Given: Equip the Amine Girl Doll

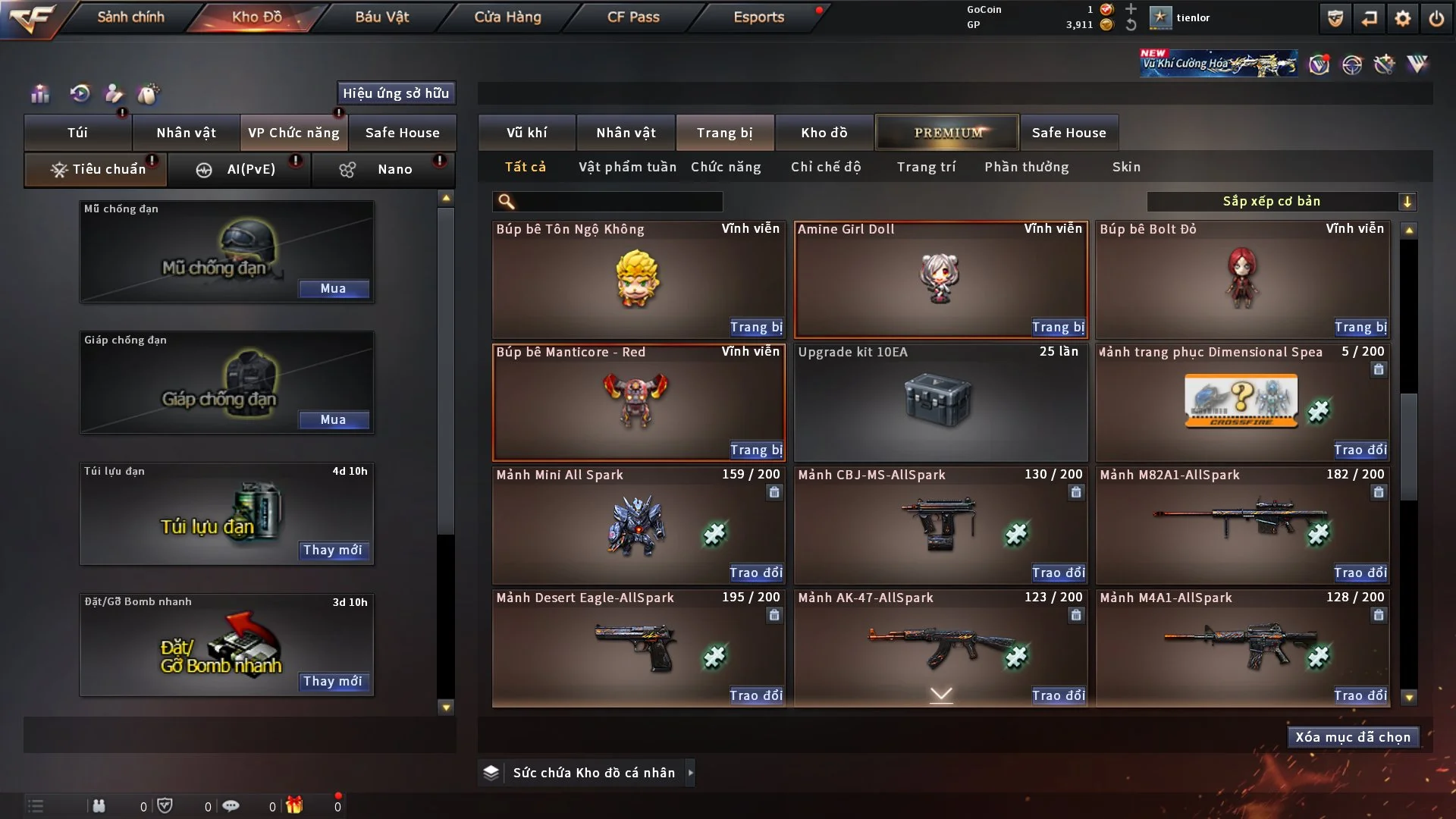Looking at the screenshot, I should click(1058, 328).
